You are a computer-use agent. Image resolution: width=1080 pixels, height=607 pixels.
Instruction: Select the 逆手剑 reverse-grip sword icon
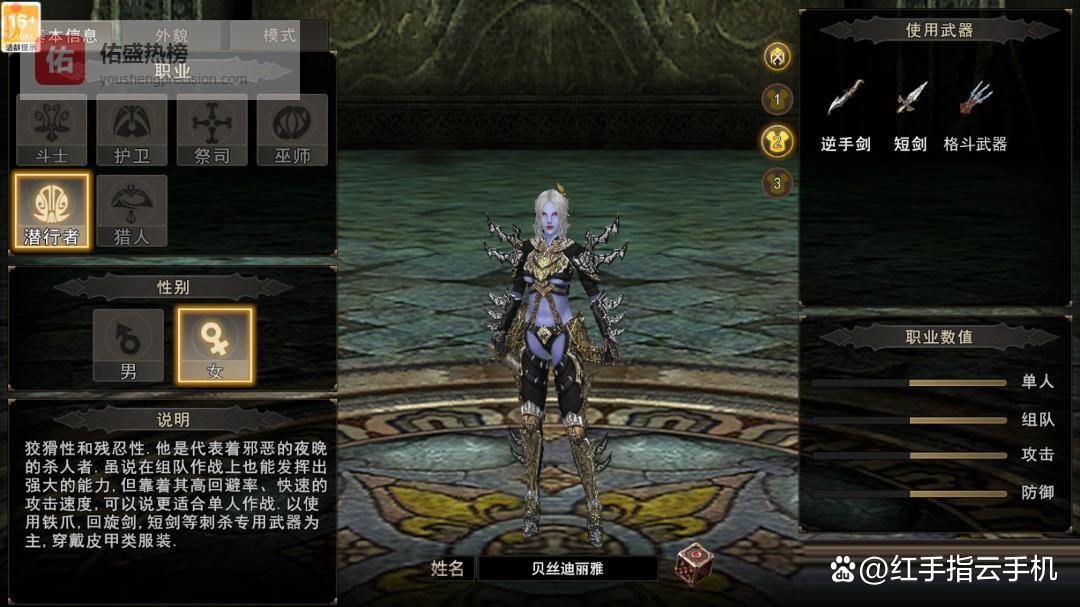(x=846, y=99)
